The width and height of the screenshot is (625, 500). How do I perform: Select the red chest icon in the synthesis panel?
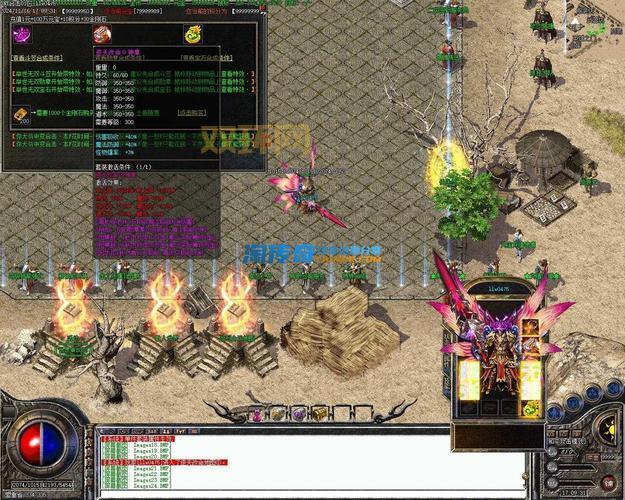click(x=101, y=35)
